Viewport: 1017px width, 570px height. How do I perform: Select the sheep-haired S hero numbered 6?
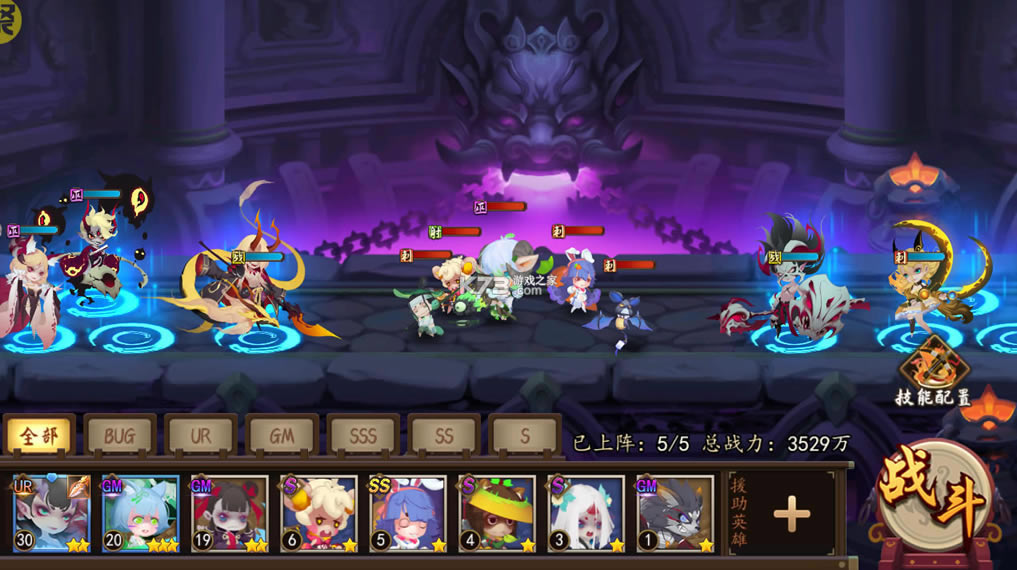[x=319, y=514]
